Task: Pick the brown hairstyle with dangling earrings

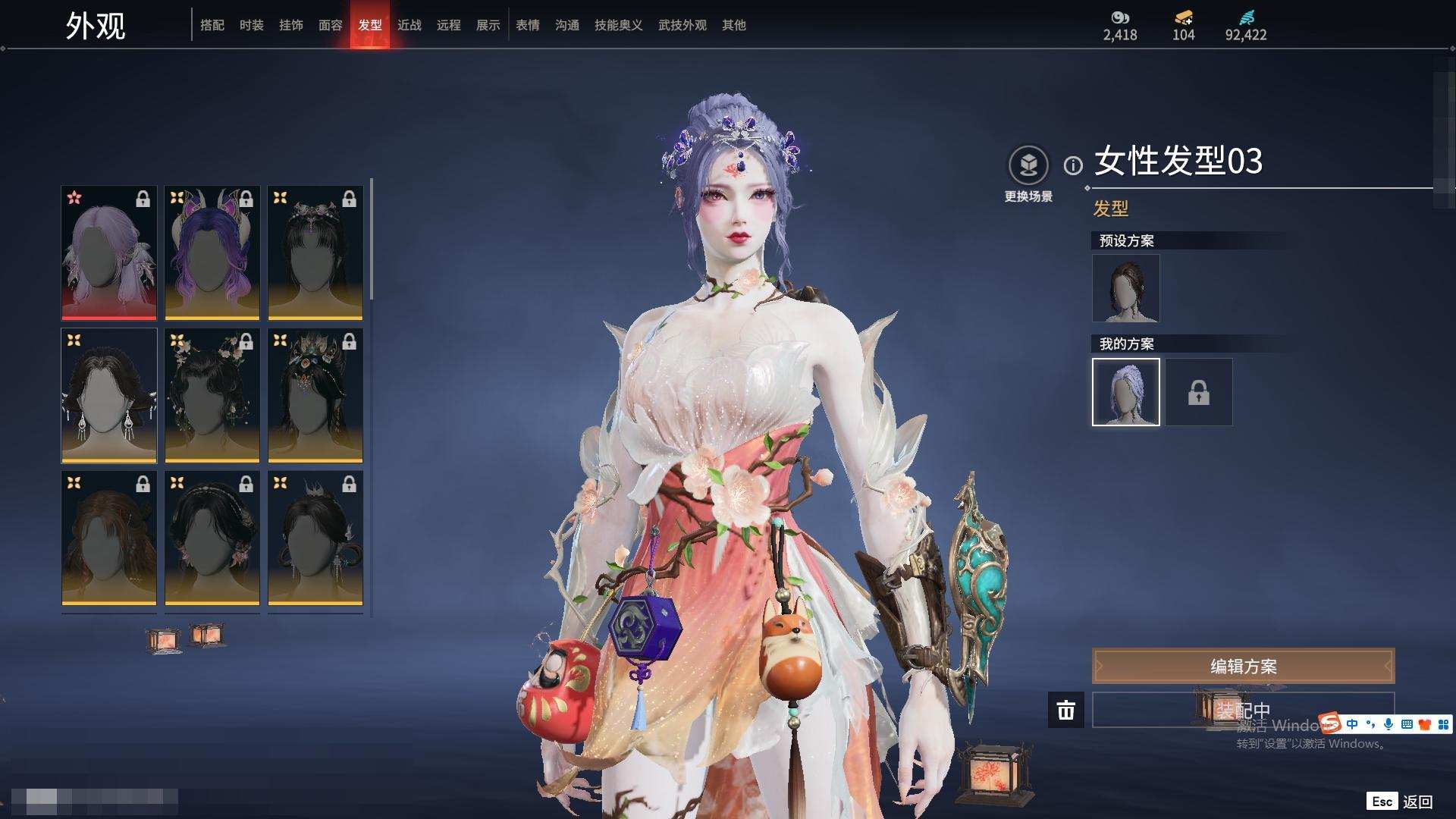Action: click(x=109, y=395)
